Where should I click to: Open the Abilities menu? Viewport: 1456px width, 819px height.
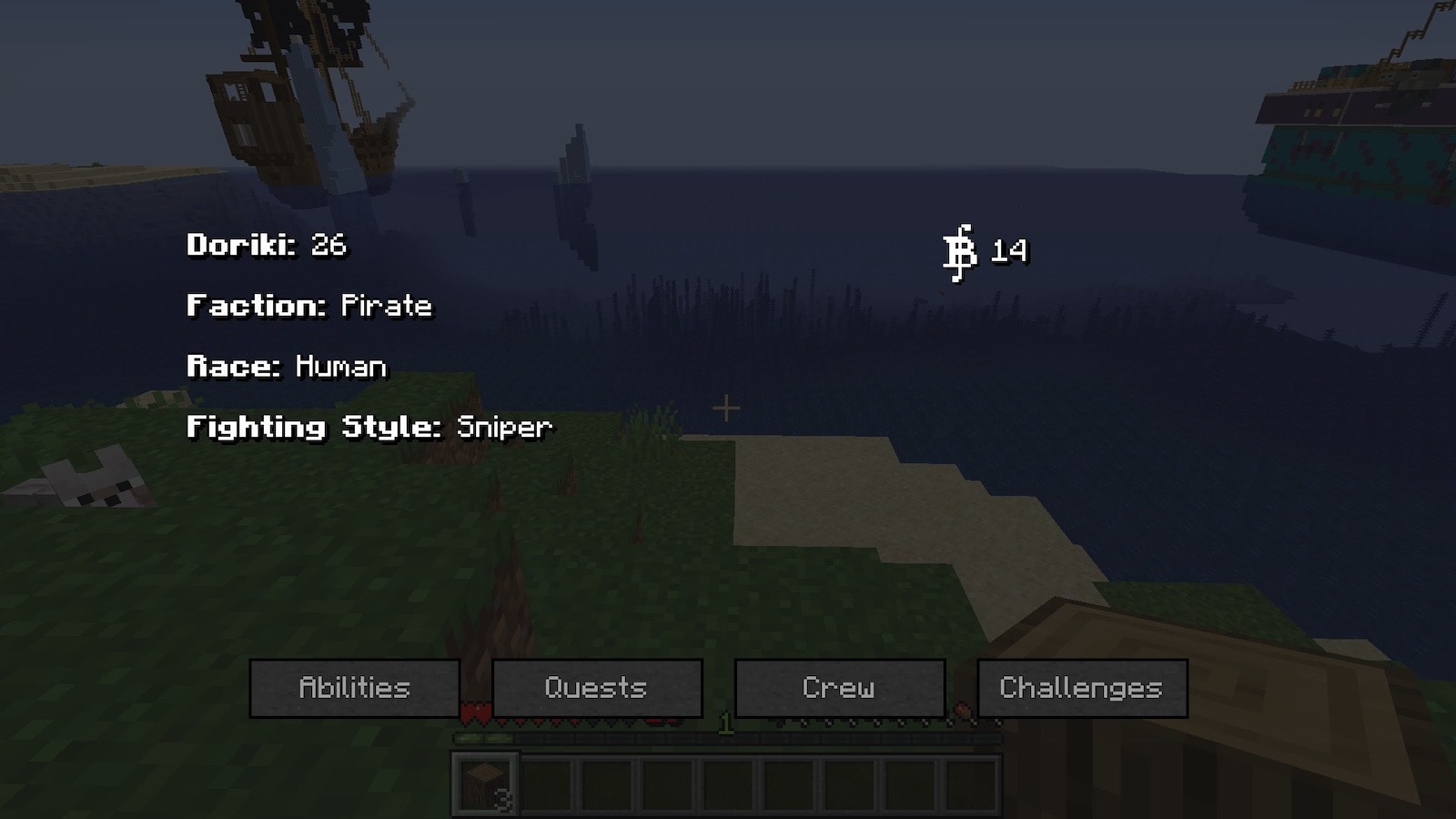coord(354,688)
